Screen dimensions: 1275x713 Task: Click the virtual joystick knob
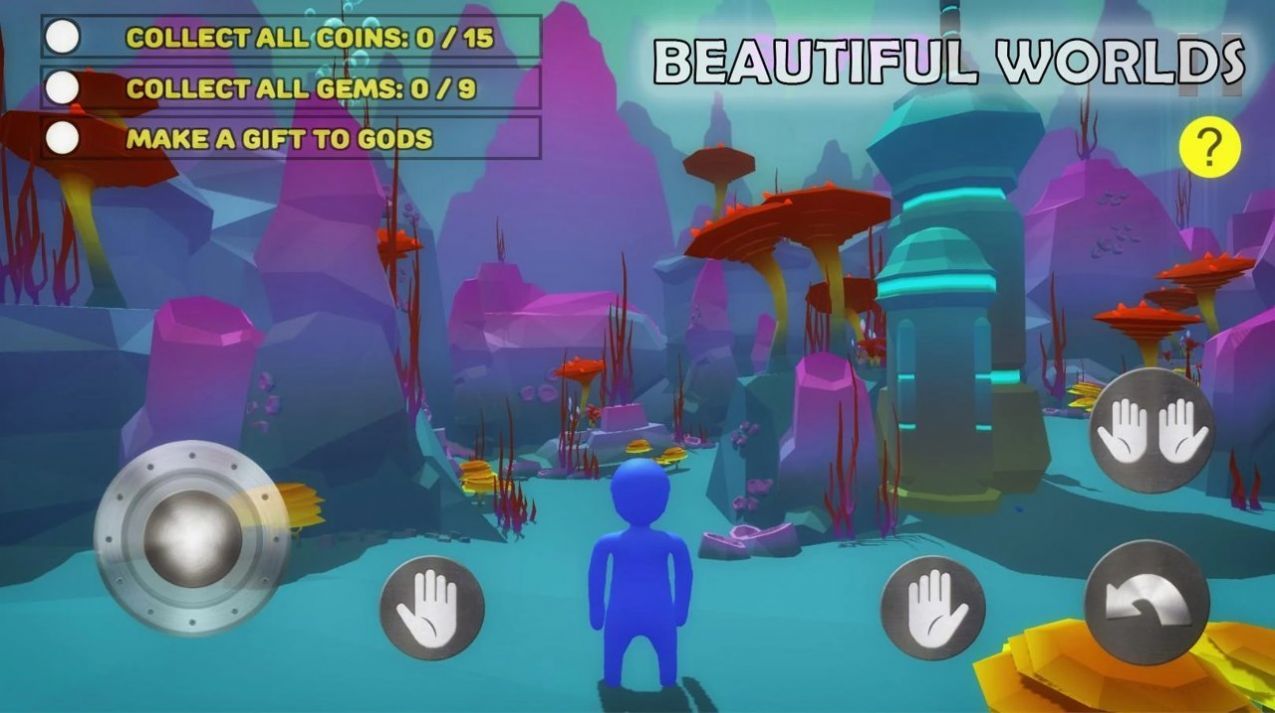(193, 538)
